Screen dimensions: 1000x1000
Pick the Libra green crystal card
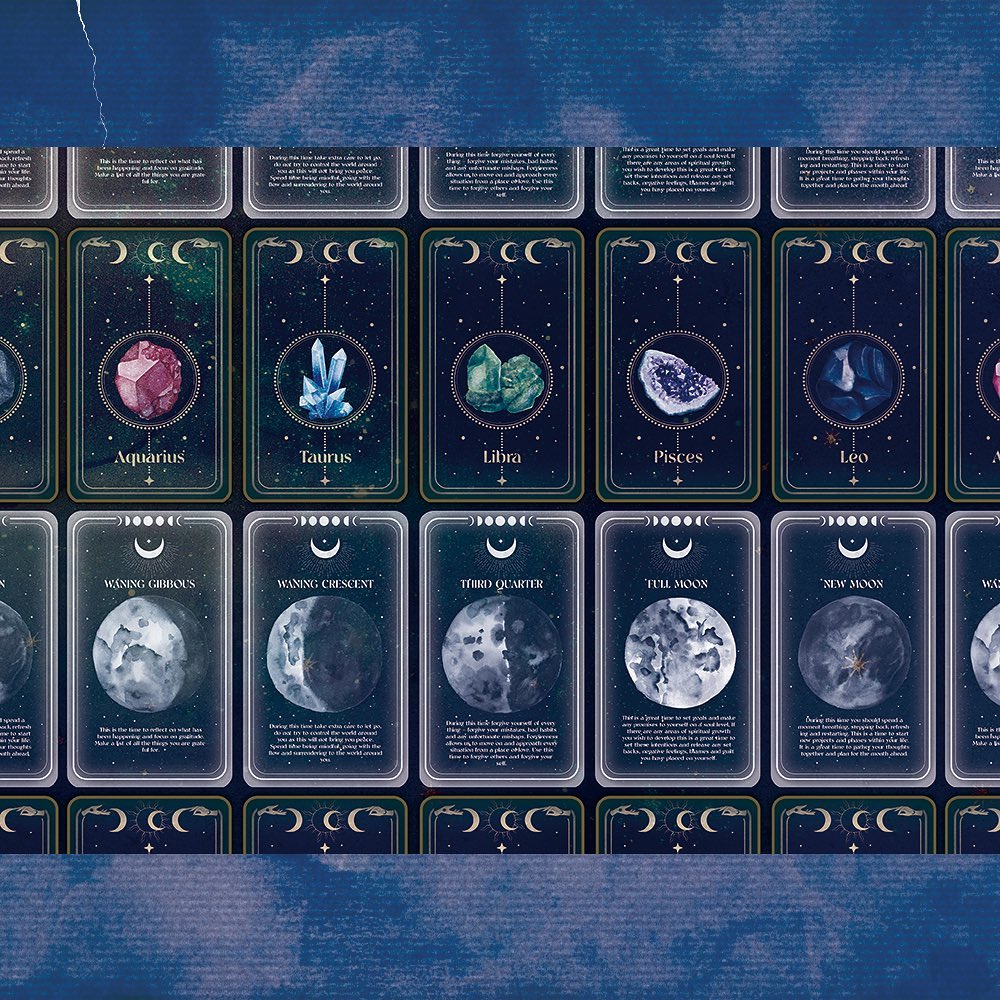tap(501, 365)
